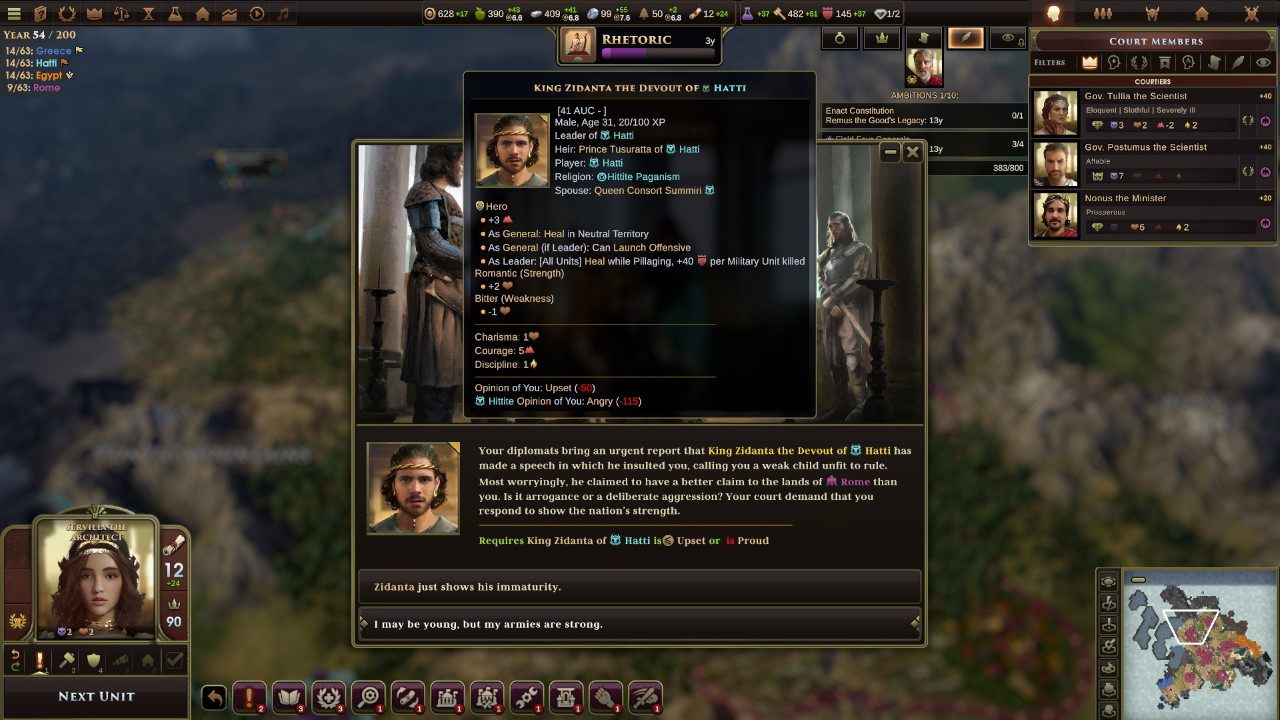Switch to the house-icon tab at top right
Screen dimensions: 1280x720
tap(1202, 14)
